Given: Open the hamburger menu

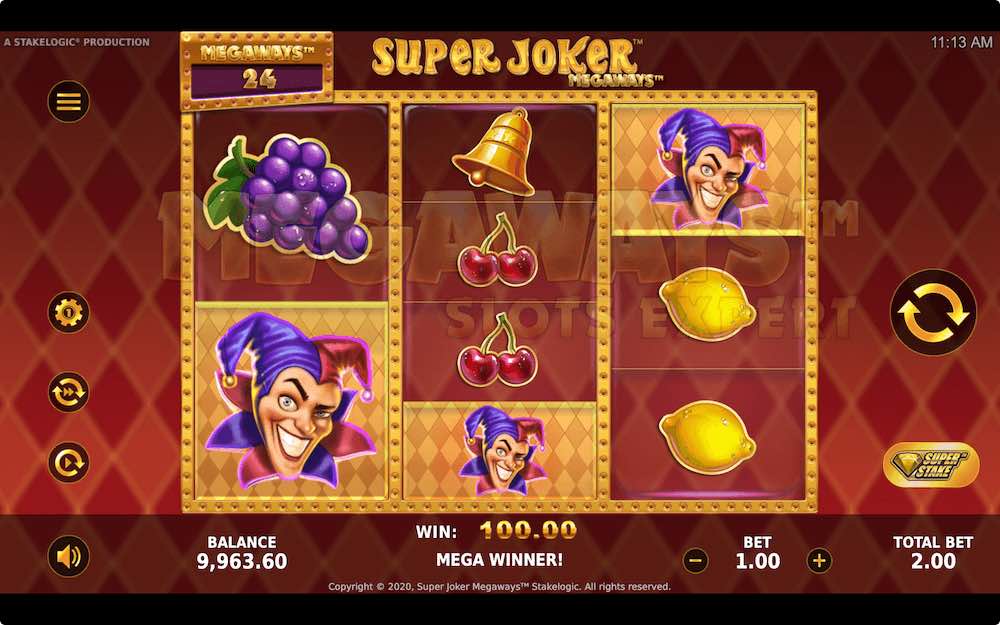Looking at the screenshot, I should [69, 101].
